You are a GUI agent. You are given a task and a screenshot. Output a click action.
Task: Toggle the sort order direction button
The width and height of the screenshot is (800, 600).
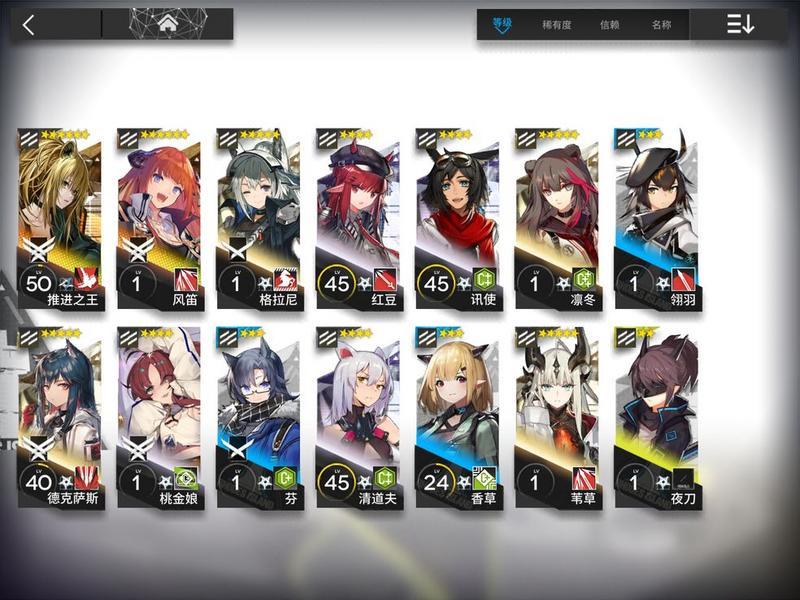pos(740,25)
